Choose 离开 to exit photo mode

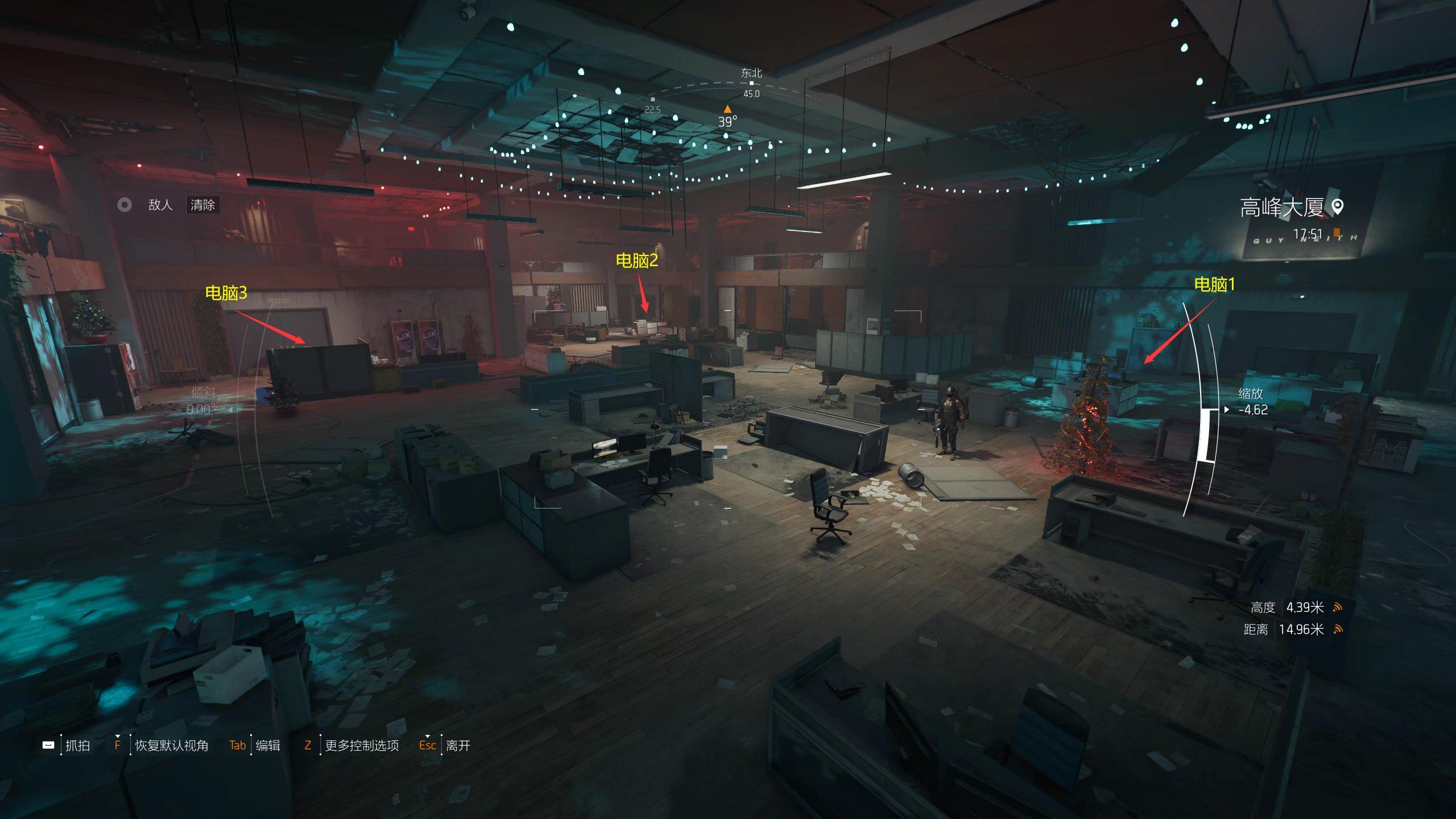tap(457, 745)
